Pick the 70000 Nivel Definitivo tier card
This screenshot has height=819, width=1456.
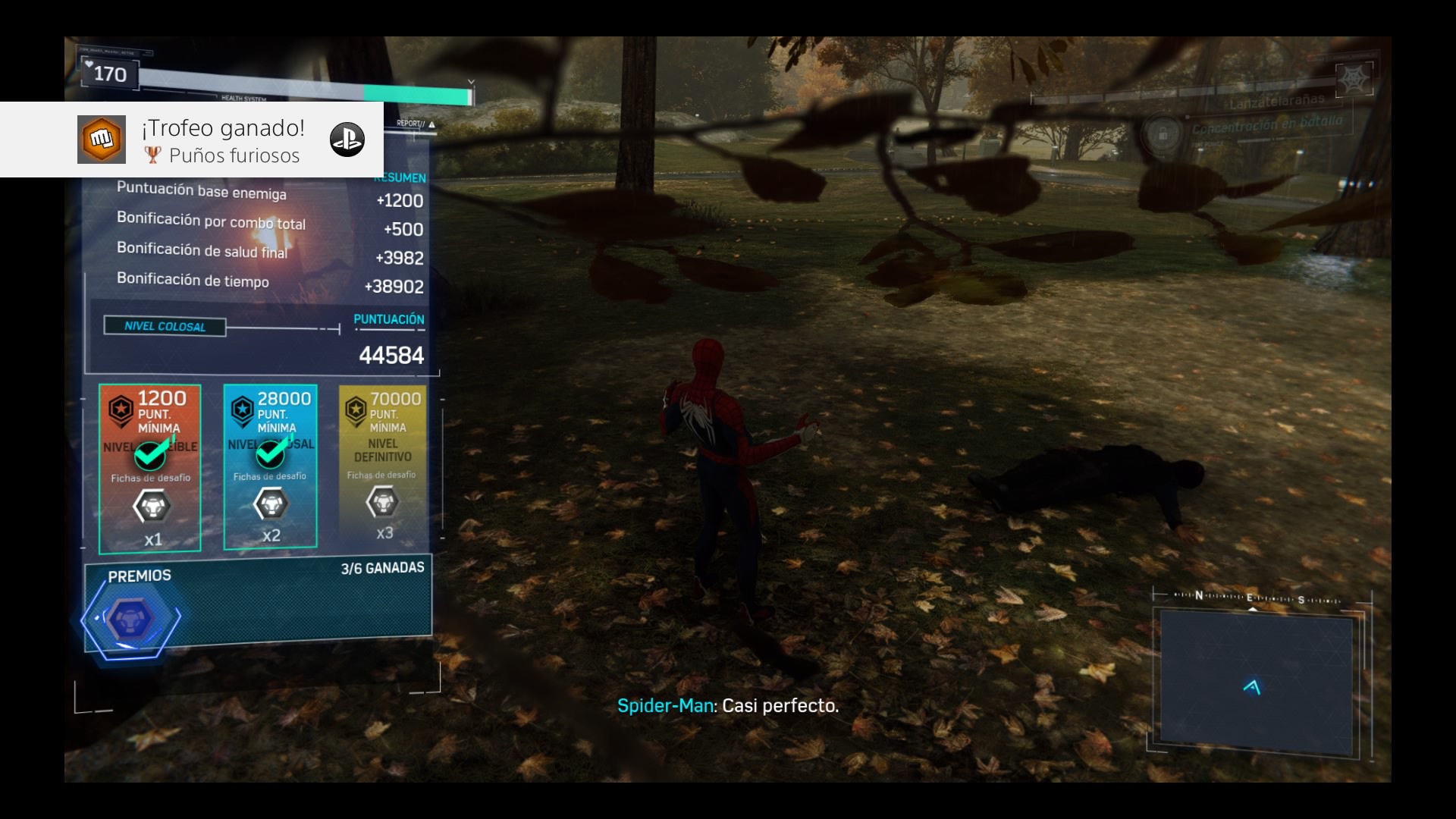tap(383, 464)
